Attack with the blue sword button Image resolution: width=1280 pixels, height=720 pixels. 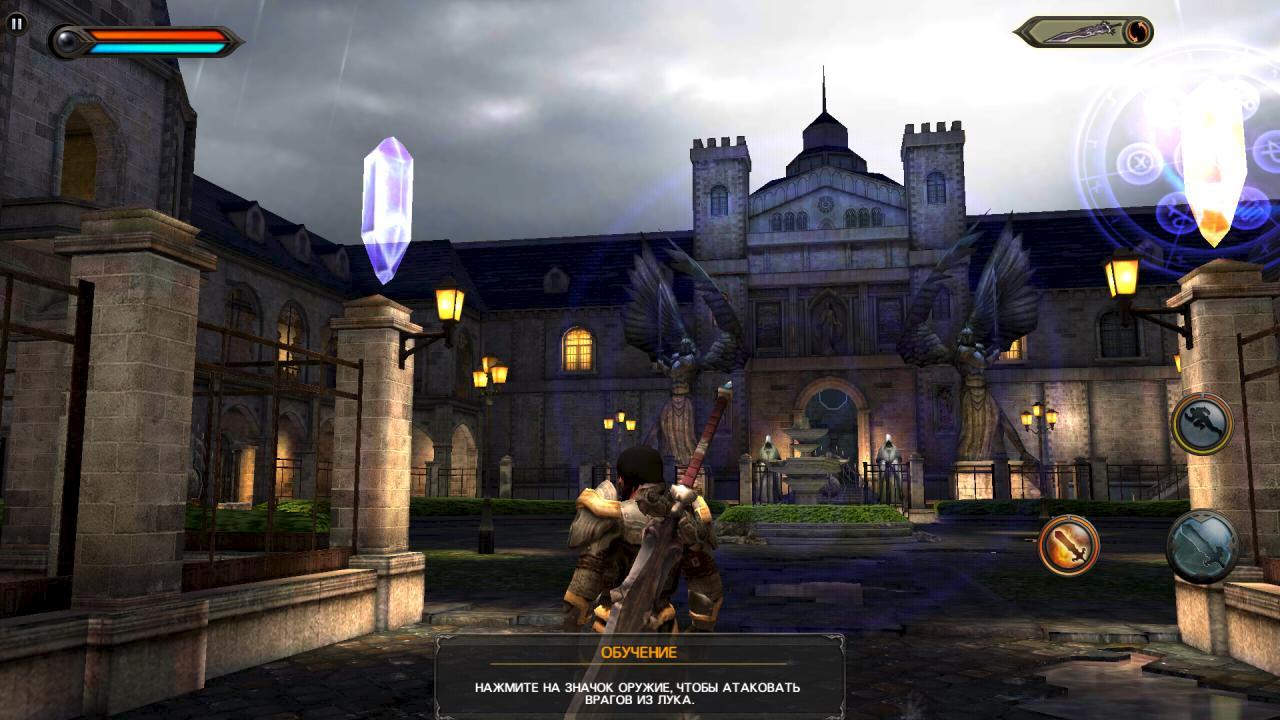pyautogui.click(x=1201, y=546)
